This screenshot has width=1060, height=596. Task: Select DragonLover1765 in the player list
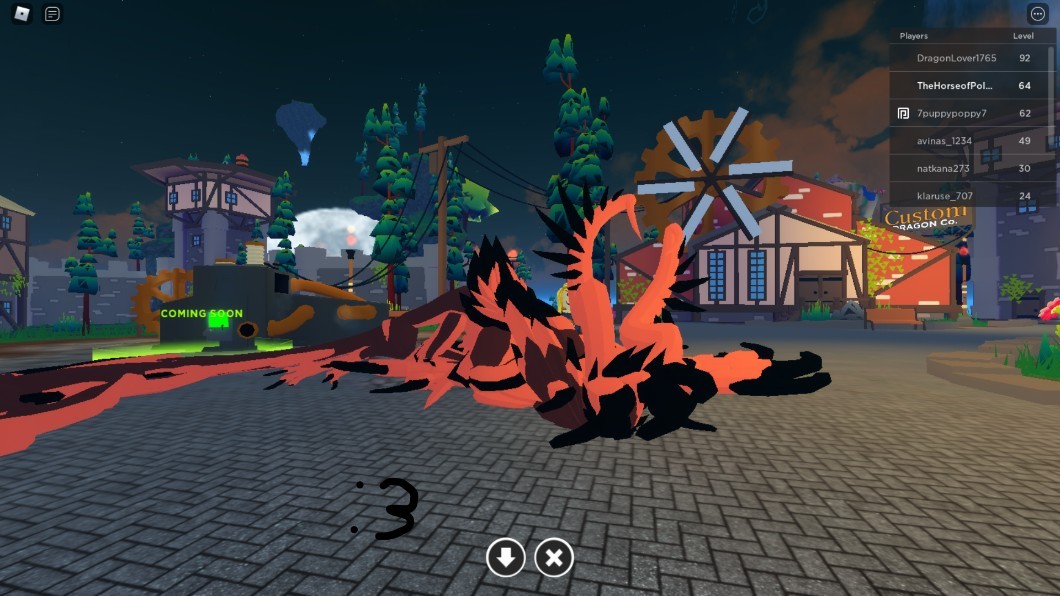pyautogui.click(x=956, y=58)
